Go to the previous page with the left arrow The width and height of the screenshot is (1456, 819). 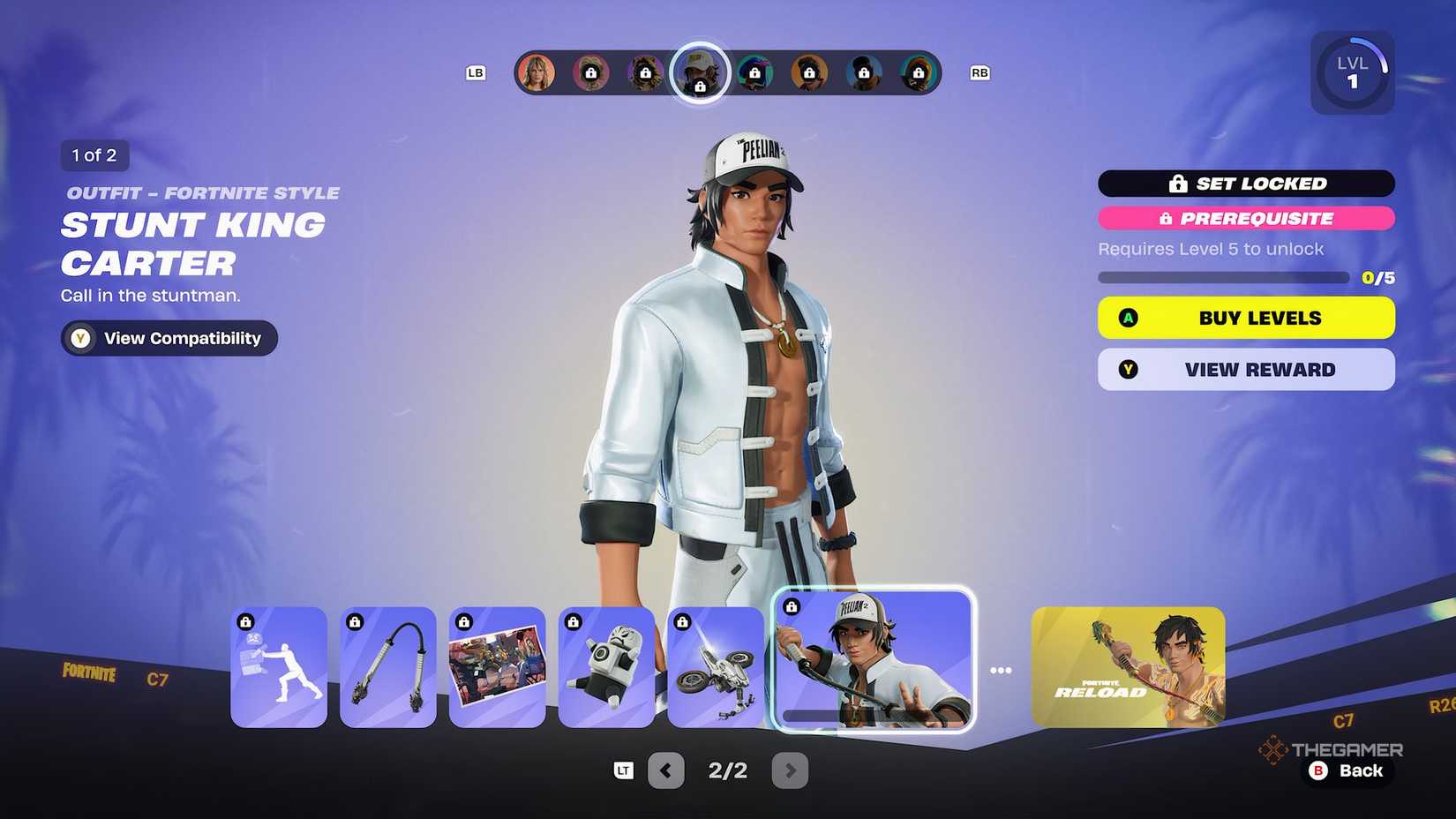tap(666, 770)
